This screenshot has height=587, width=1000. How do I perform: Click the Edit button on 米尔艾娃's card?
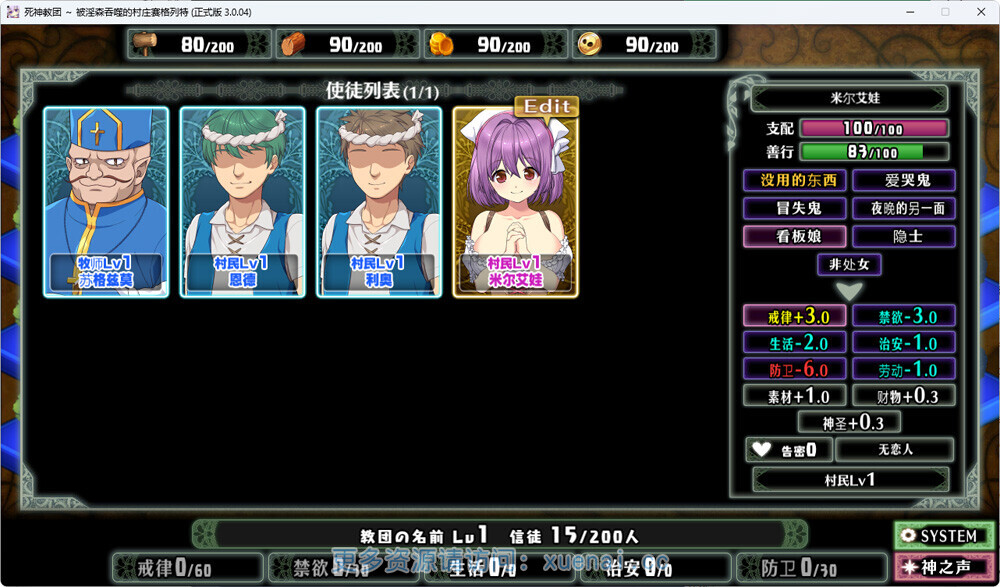coord(546,106)
